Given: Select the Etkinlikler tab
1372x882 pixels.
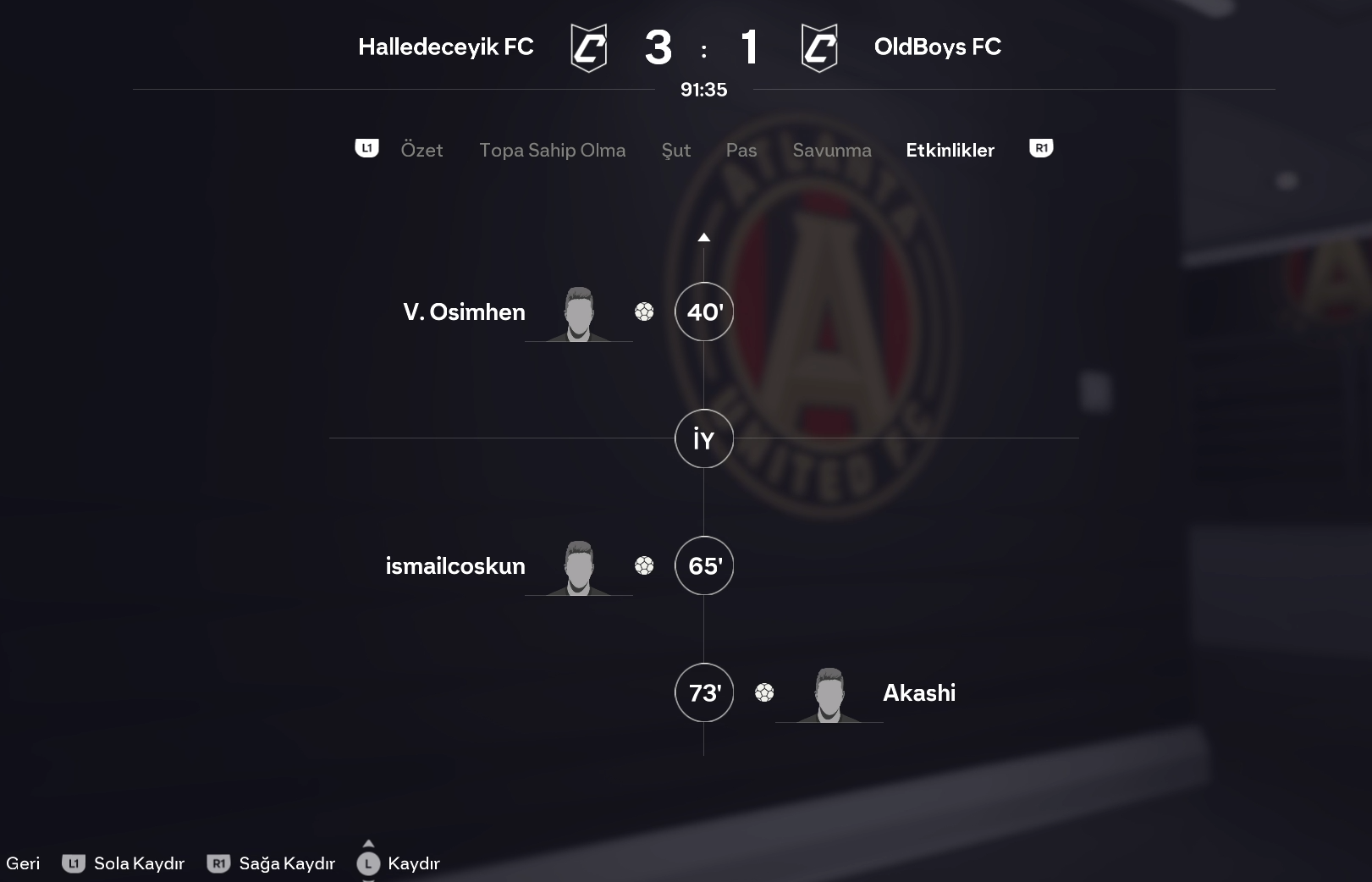Looking at the screenshot, I should (x=950, y=150).
